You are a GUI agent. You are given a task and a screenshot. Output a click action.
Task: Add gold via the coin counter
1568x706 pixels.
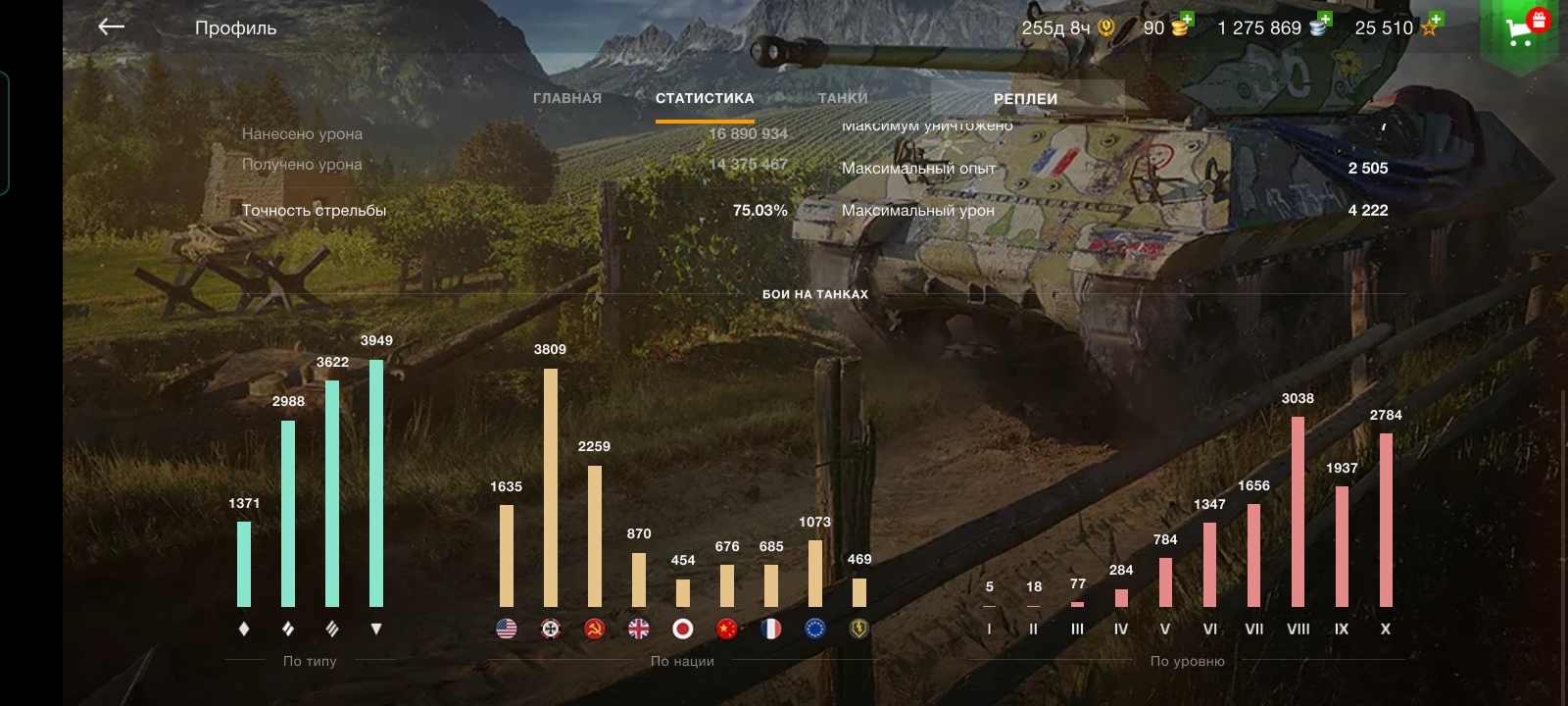point(1167,27)
